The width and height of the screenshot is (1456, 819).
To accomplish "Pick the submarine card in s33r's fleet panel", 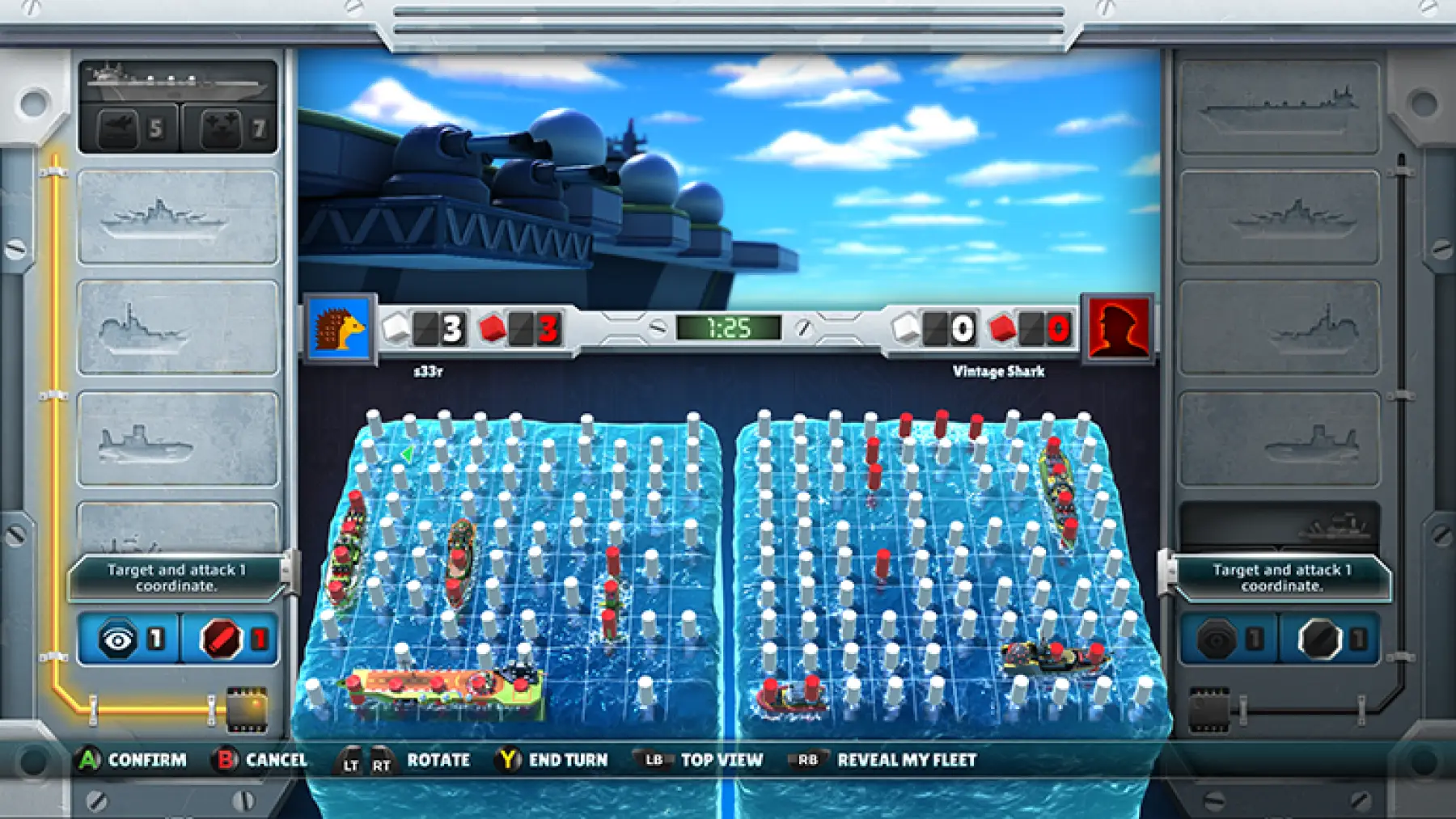I will pyautogui.click(x=178, y=439).
